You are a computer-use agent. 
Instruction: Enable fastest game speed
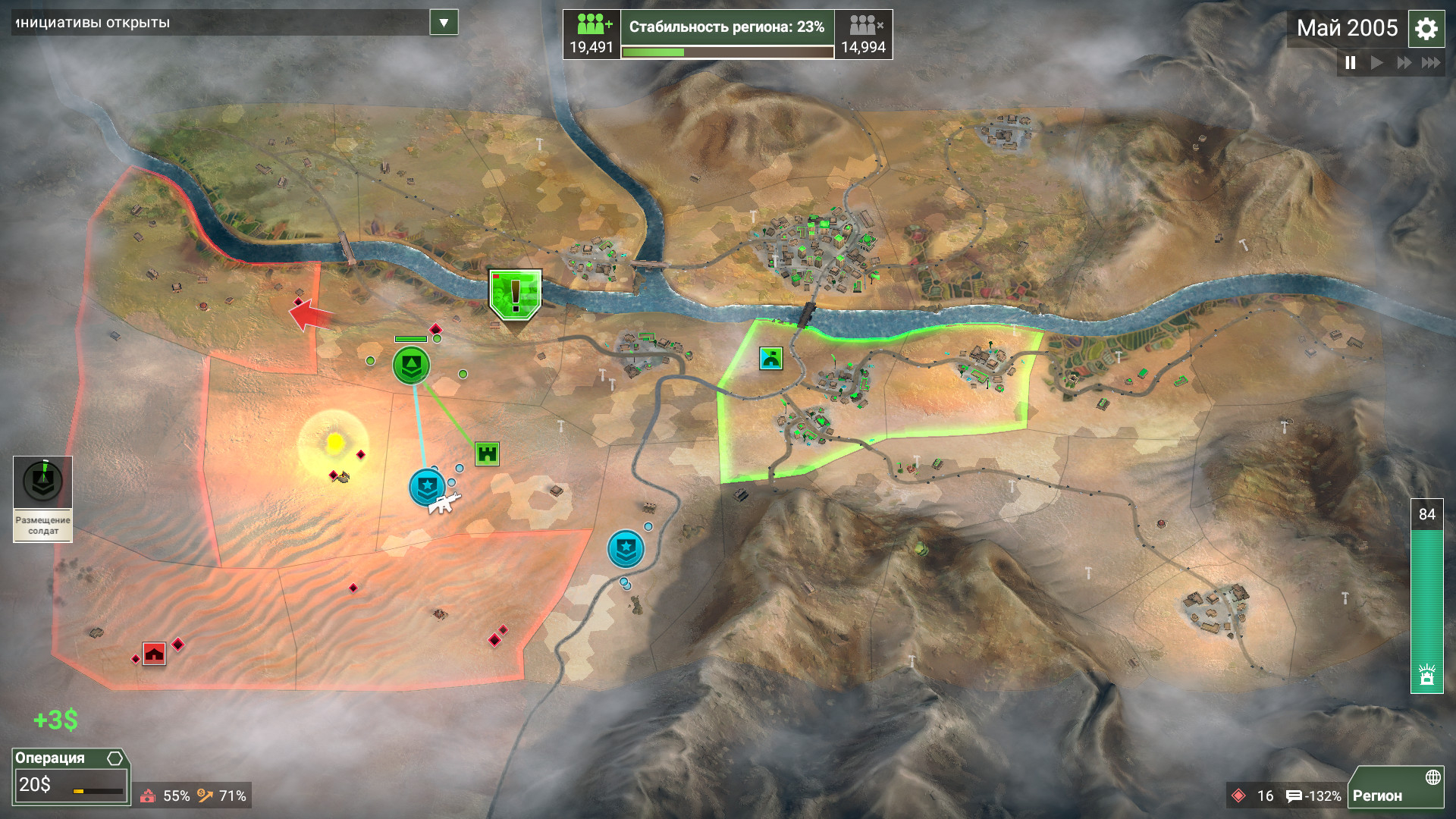(x=1430, y=64)
